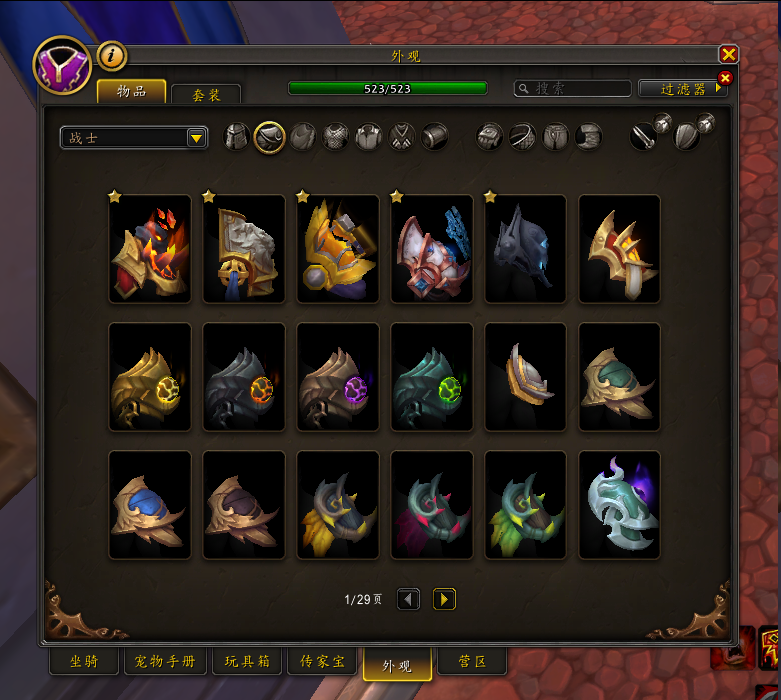Open the 过滤器 filter menu

(683, 89)
